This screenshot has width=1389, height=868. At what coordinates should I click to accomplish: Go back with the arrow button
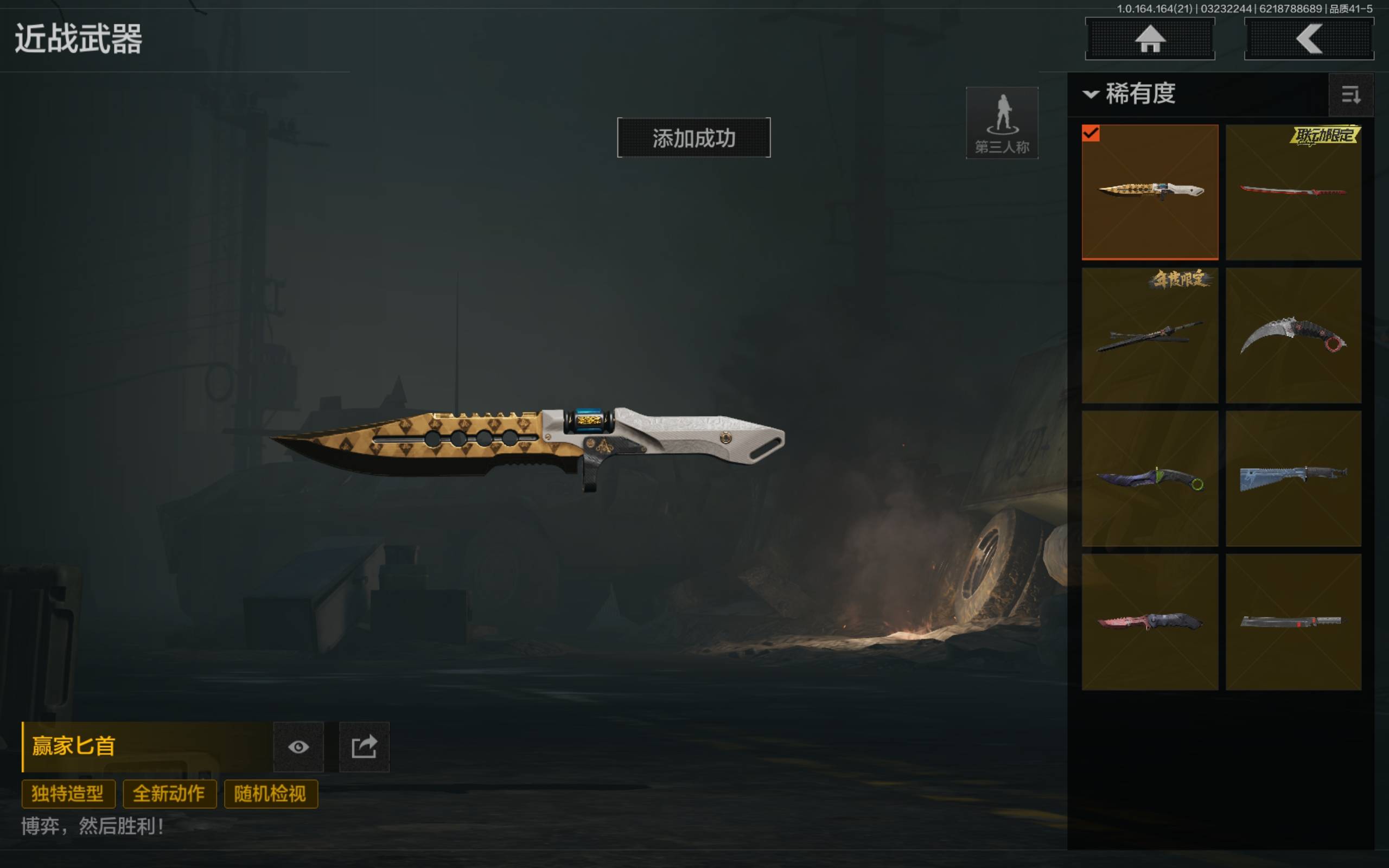coord(1309,39)
